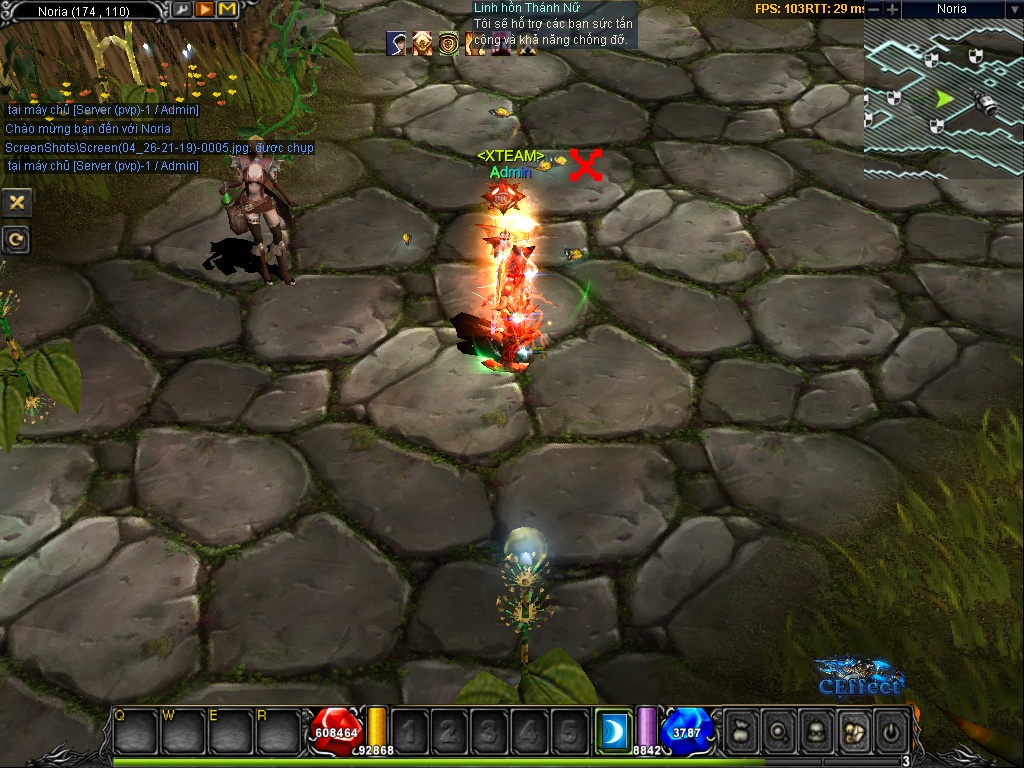Expand the Noria minimap dropdown arrow
Viewport: 1024px width, 768px height.
(x=1013, y=9)
